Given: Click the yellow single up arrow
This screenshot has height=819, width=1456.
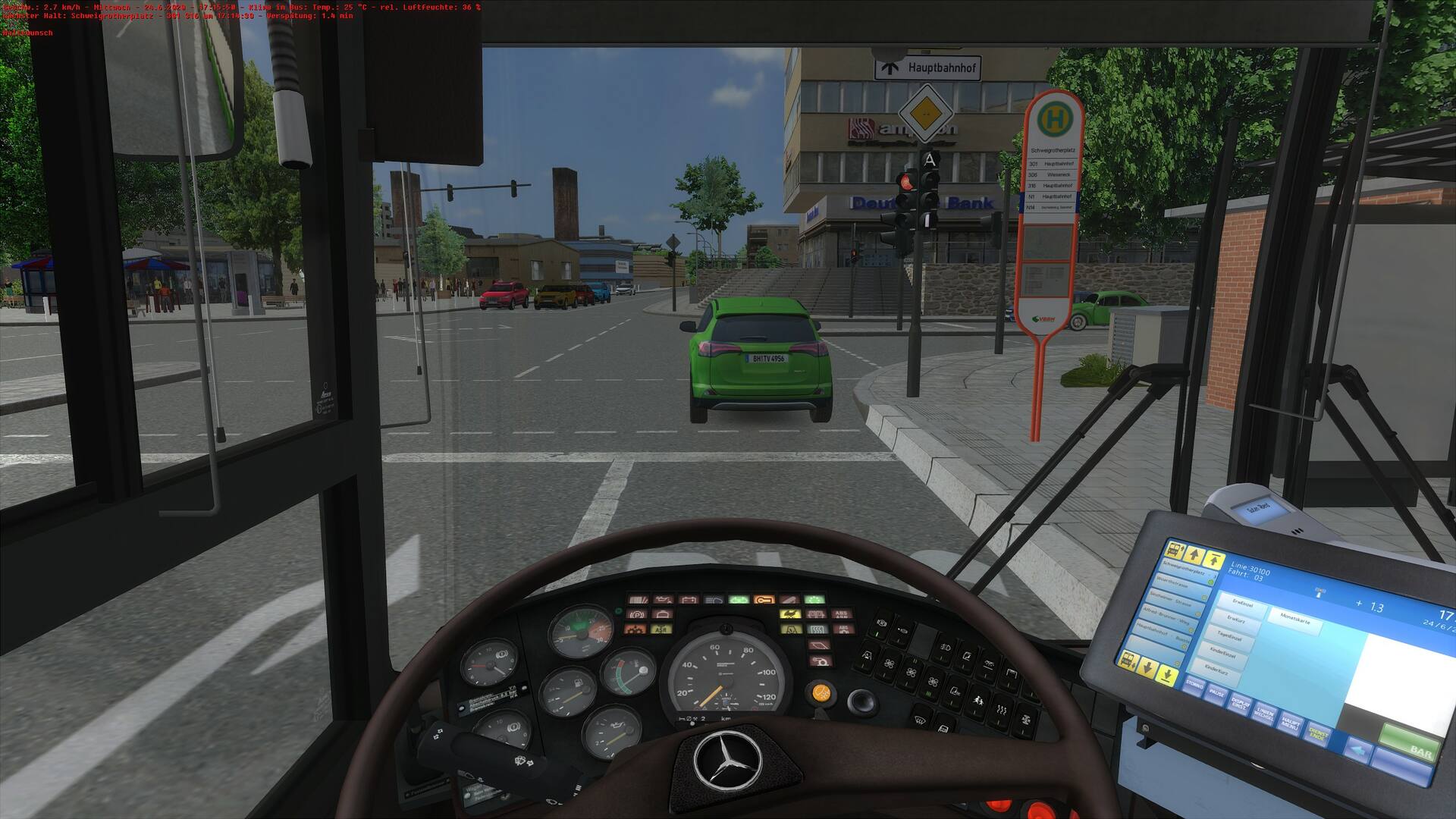Looking at the screenshot, I should pos(1195,554).
